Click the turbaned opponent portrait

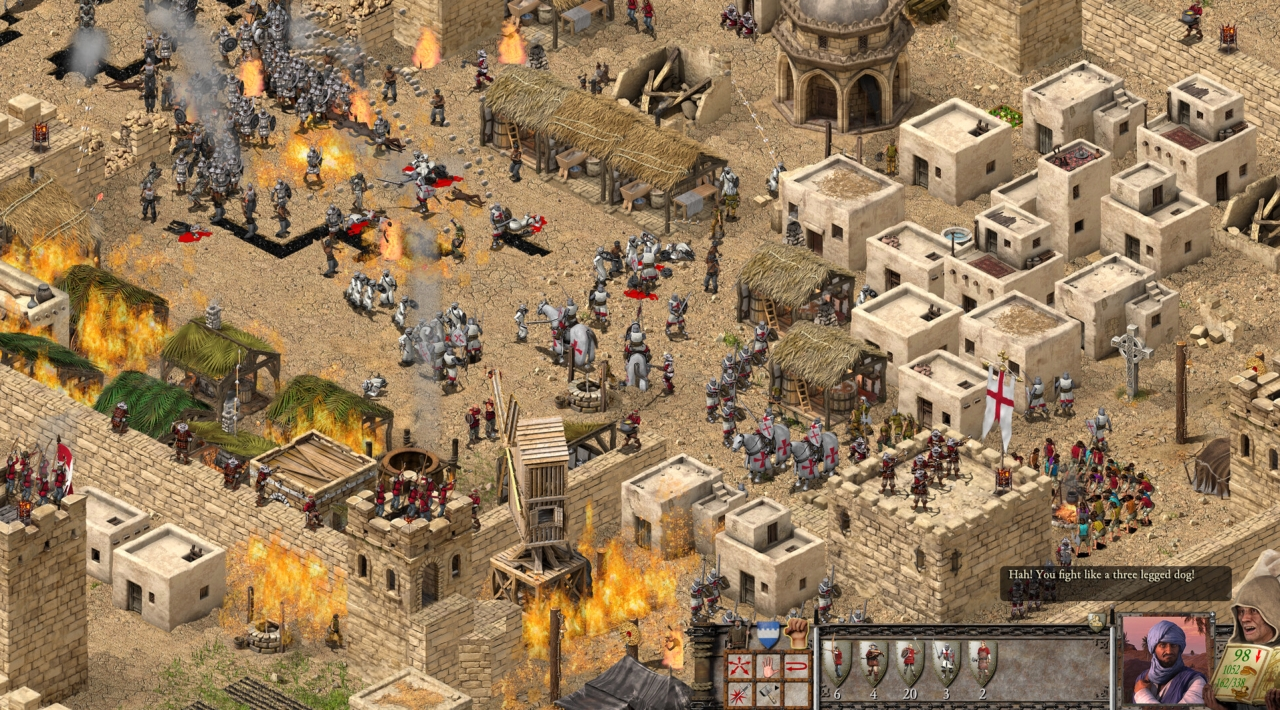[1165, 660]
